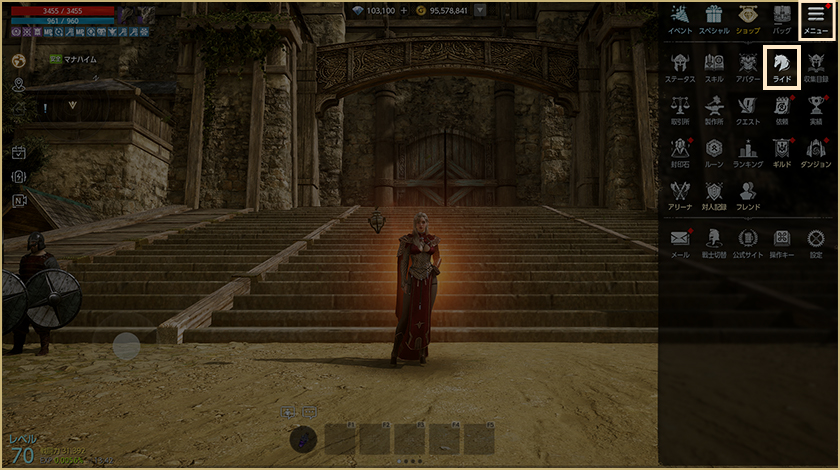Open the ギルド (Guild) menu
This screenshot has height=470, width=840.
pos(781,151)
